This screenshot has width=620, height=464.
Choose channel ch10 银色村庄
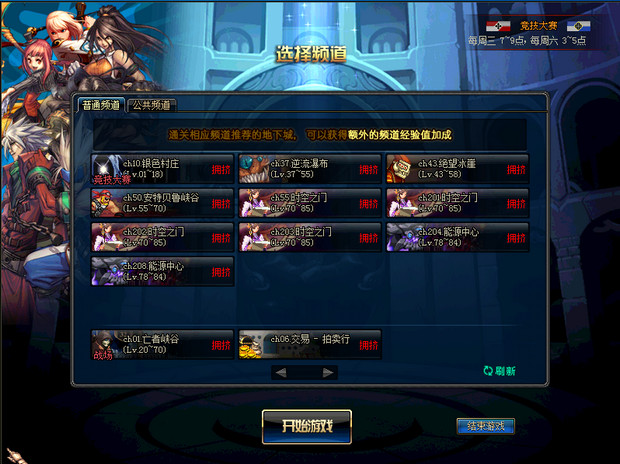coord(163,168)
